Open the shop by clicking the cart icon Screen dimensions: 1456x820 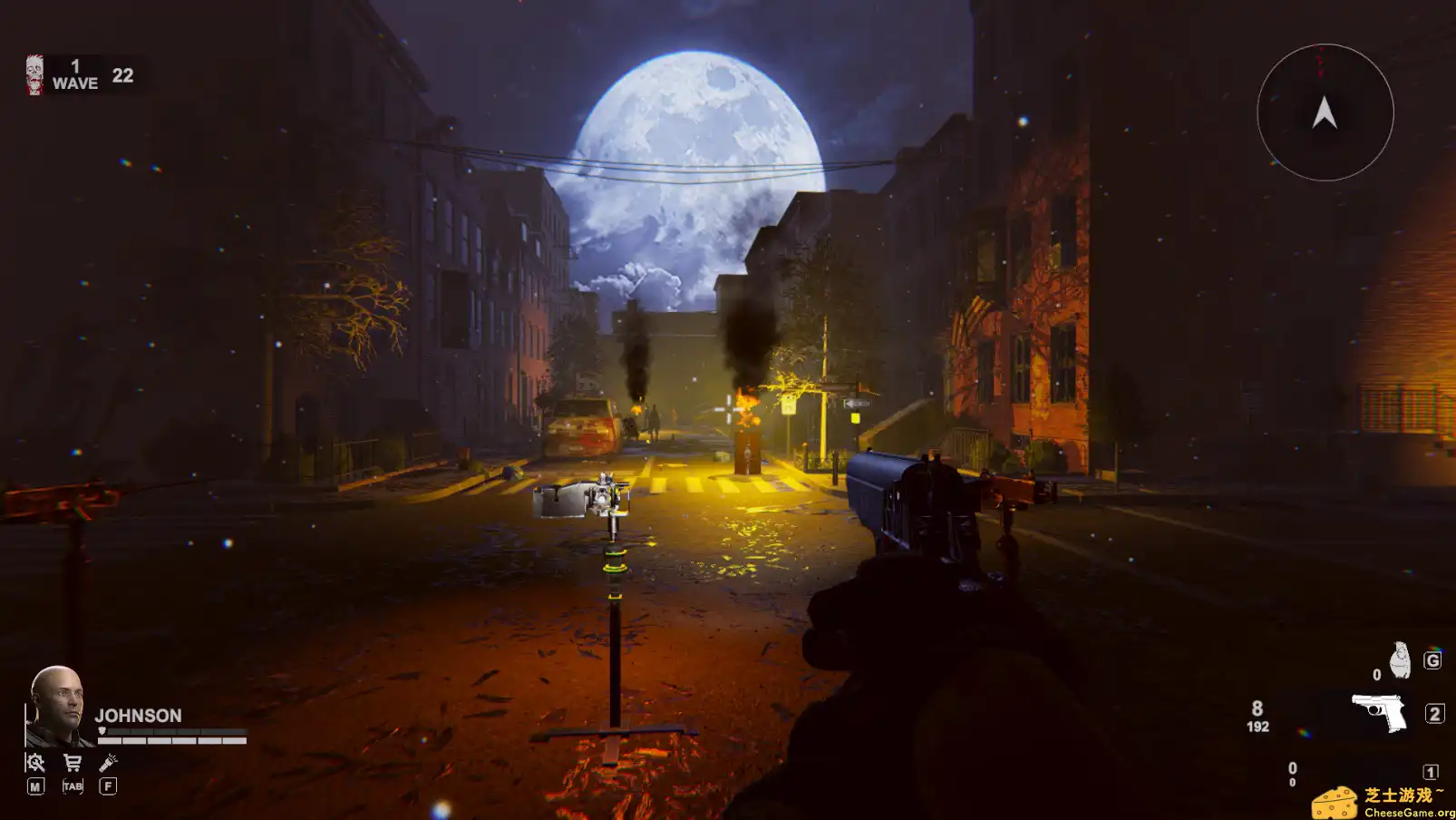73,763
